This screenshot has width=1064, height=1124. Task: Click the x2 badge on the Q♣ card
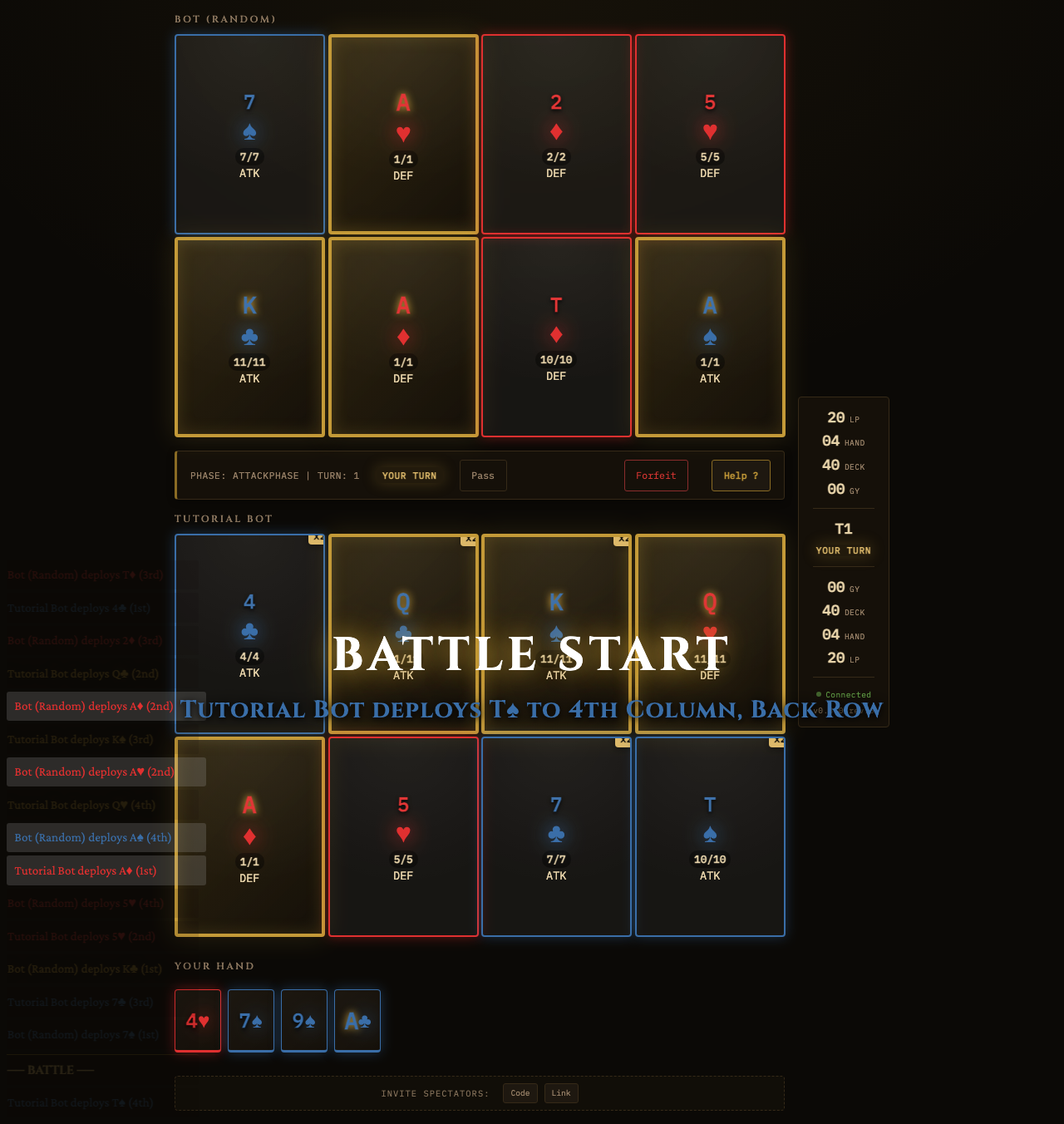(x=470, y=540)
